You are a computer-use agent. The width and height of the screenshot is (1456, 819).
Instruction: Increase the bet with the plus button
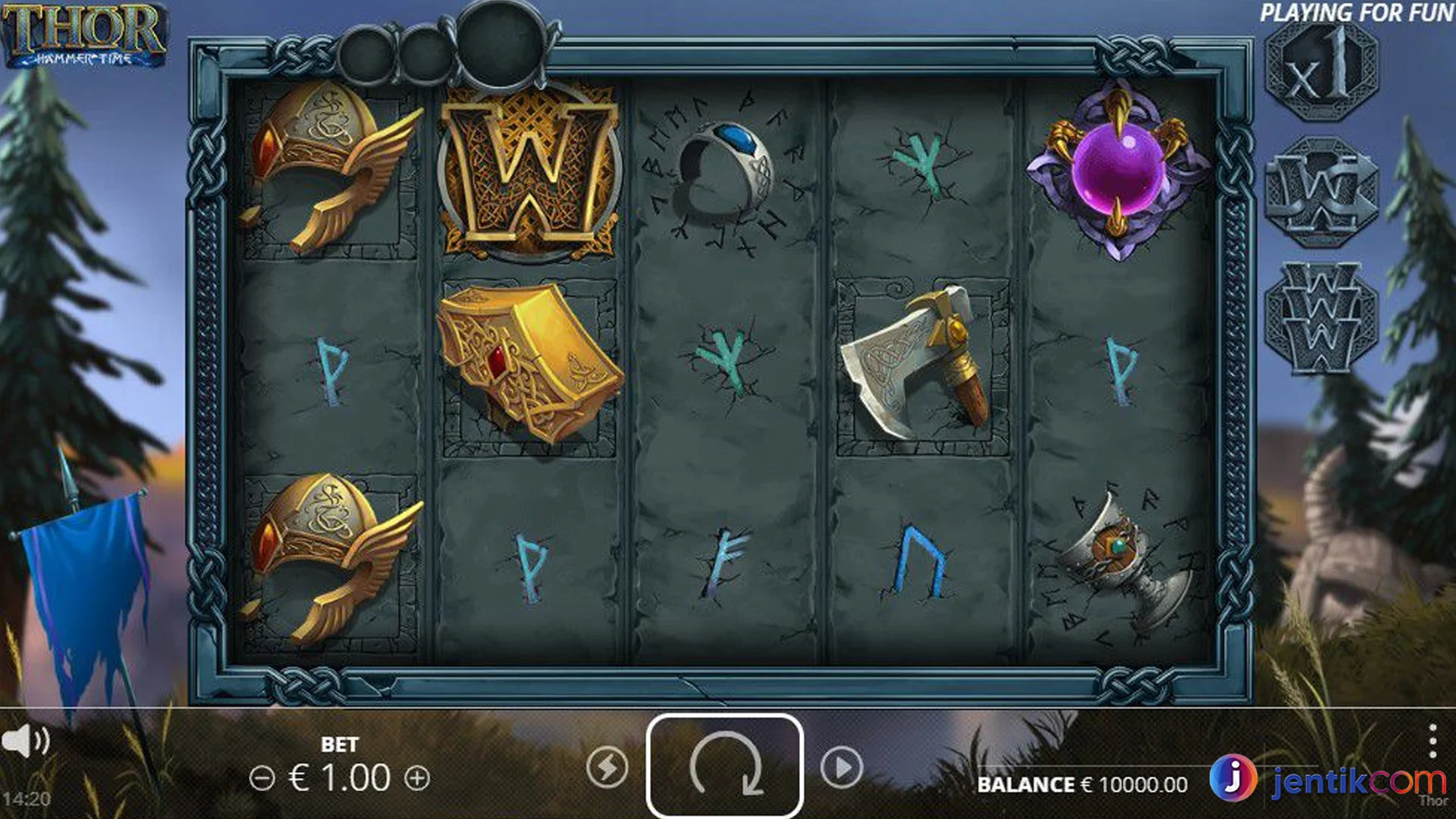(417, 778)
